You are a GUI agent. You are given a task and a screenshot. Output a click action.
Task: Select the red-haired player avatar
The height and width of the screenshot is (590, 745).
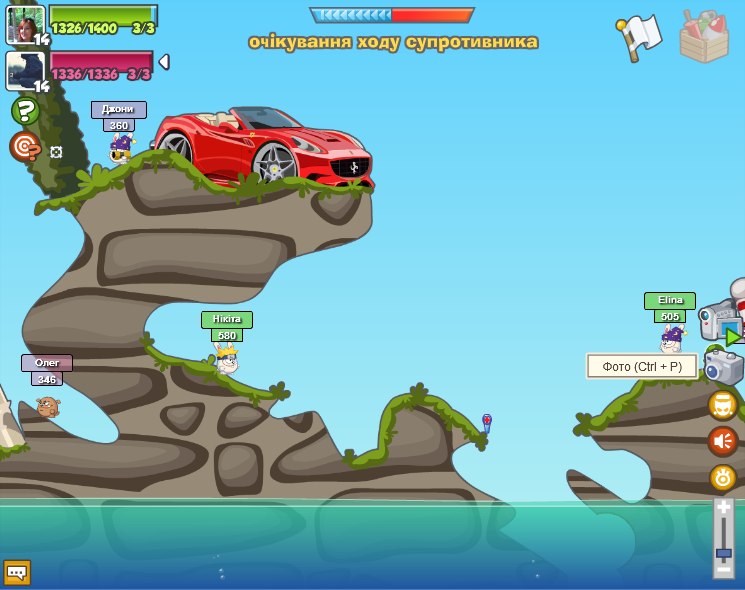(24, 24)
